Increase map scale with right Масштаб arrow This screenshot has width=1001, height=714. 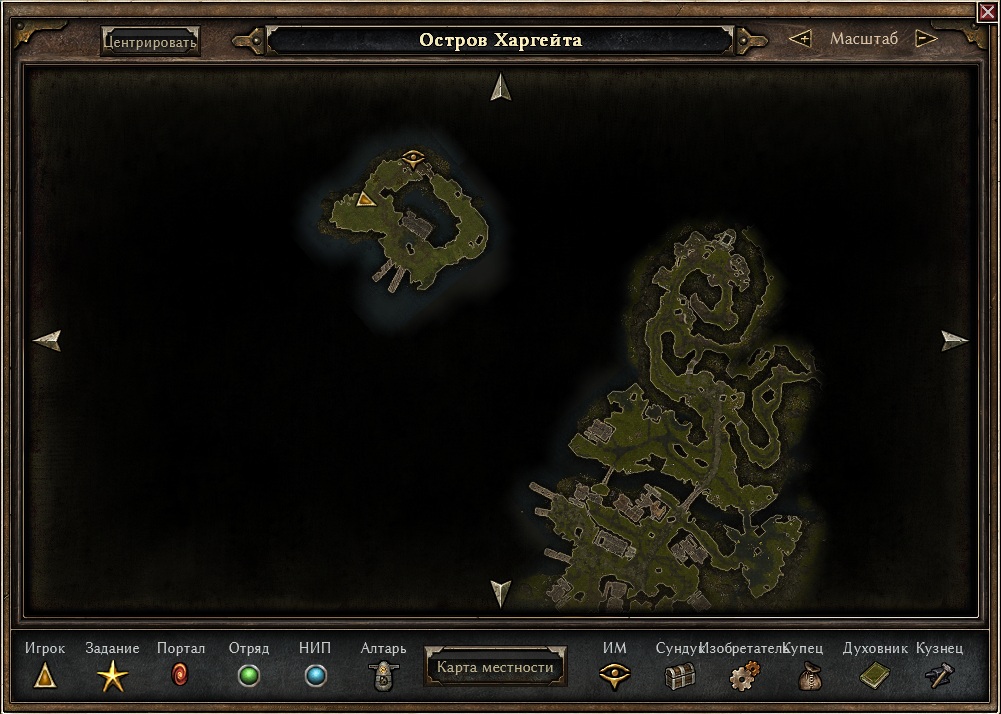pos(926,39)
